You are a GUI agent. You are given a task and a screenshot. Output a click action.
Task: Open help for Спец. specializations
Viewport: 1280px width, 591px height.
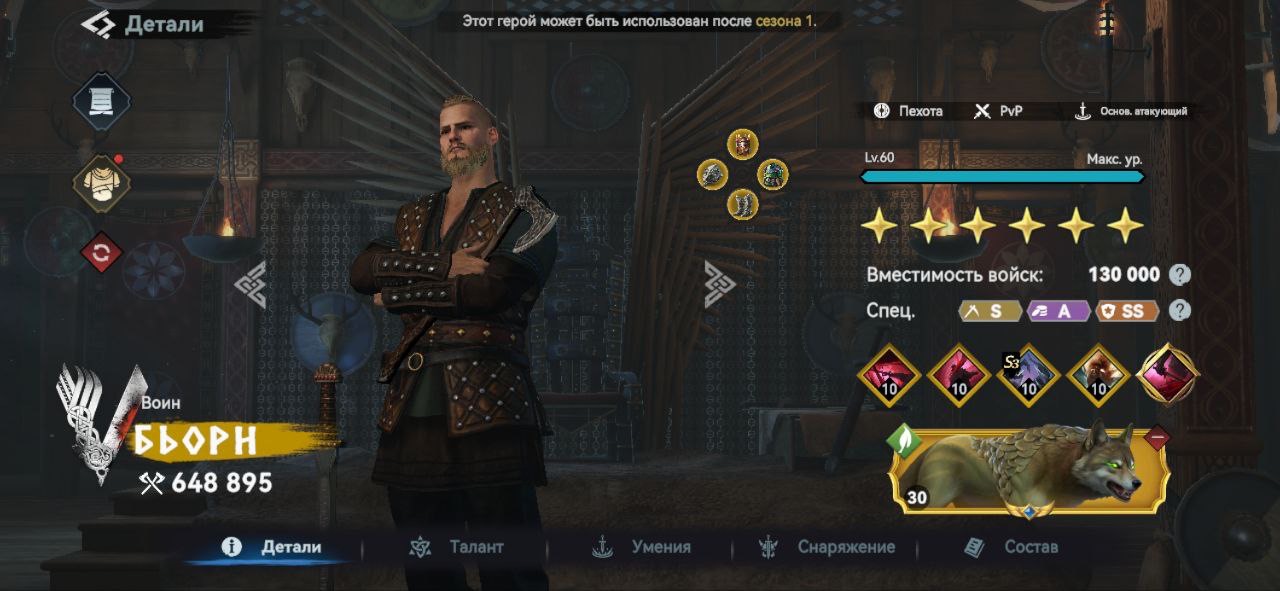1181,310
